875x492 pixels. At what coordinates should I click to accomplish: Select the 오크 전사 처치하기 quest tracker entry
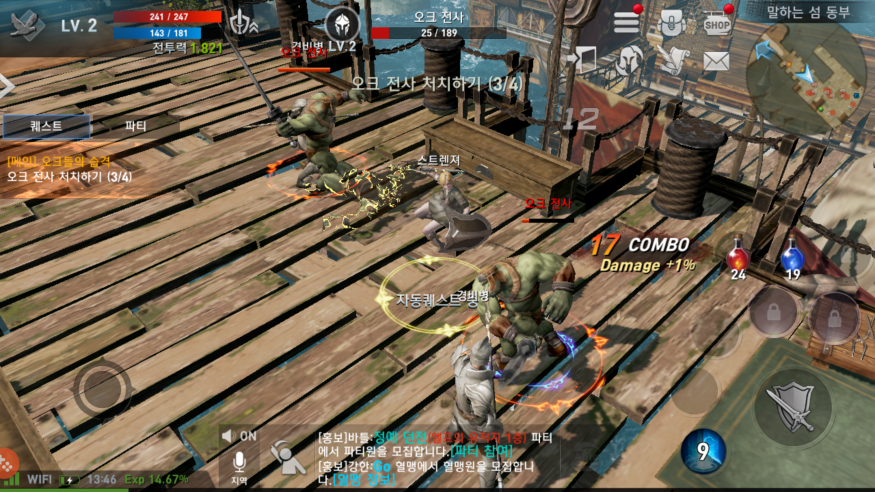coord(70,177)
